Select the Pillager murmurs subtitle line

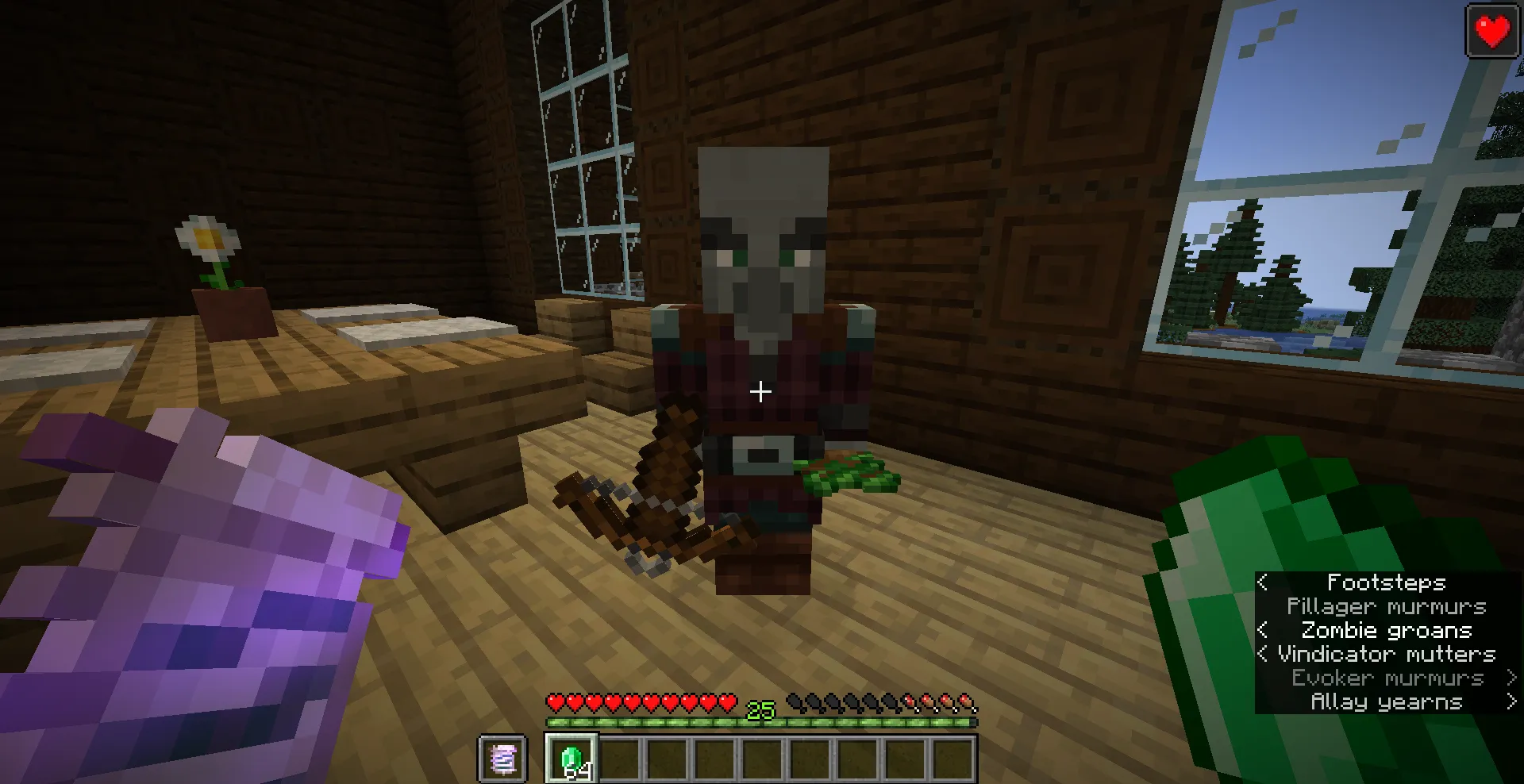tap(1387, 606)
